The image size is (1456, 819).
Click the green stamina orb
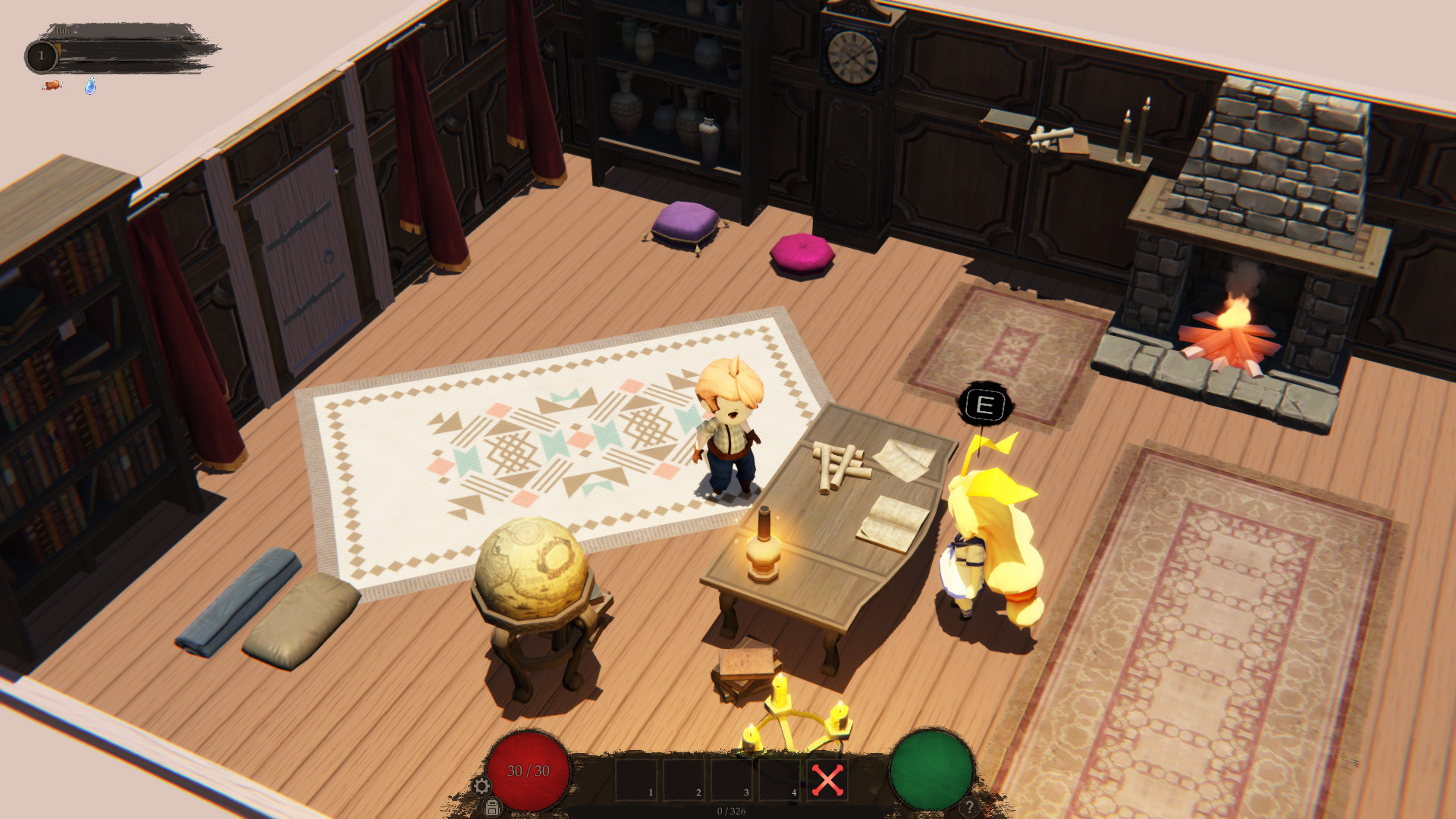[931, 771]
